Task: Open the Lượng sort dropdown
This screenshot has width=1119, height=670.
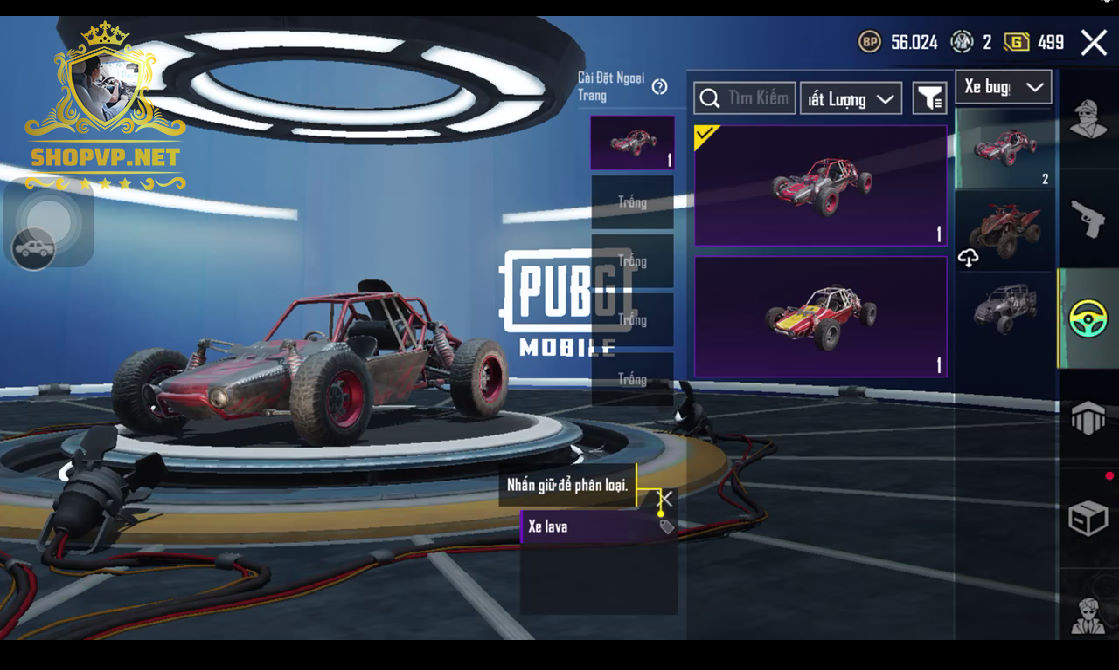Action: click(x=850, y=99)
